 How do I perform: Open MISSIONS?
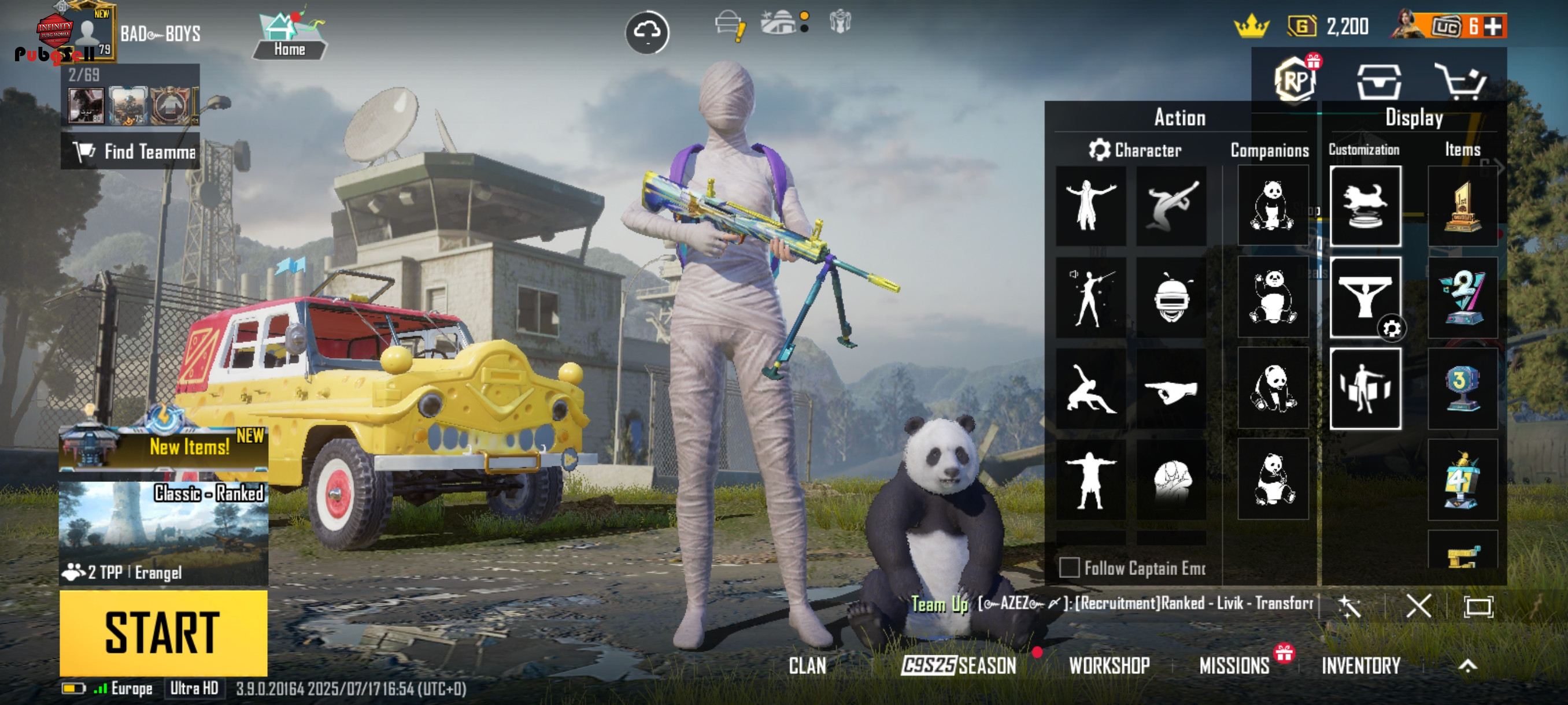pos(1234,666)
